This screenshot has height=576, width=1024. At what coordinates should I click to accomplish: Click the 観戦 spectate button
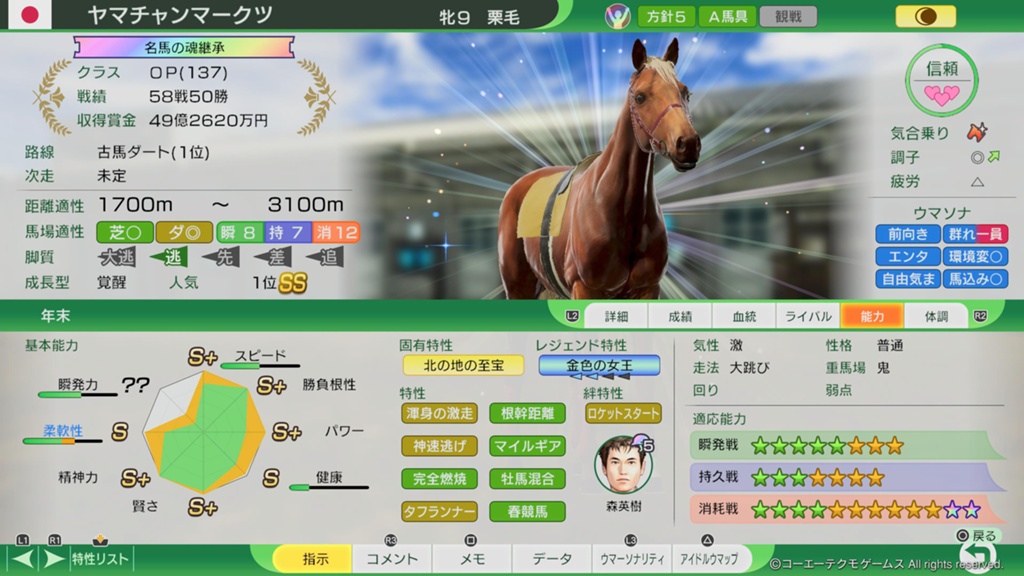click(x=788, y=16)
